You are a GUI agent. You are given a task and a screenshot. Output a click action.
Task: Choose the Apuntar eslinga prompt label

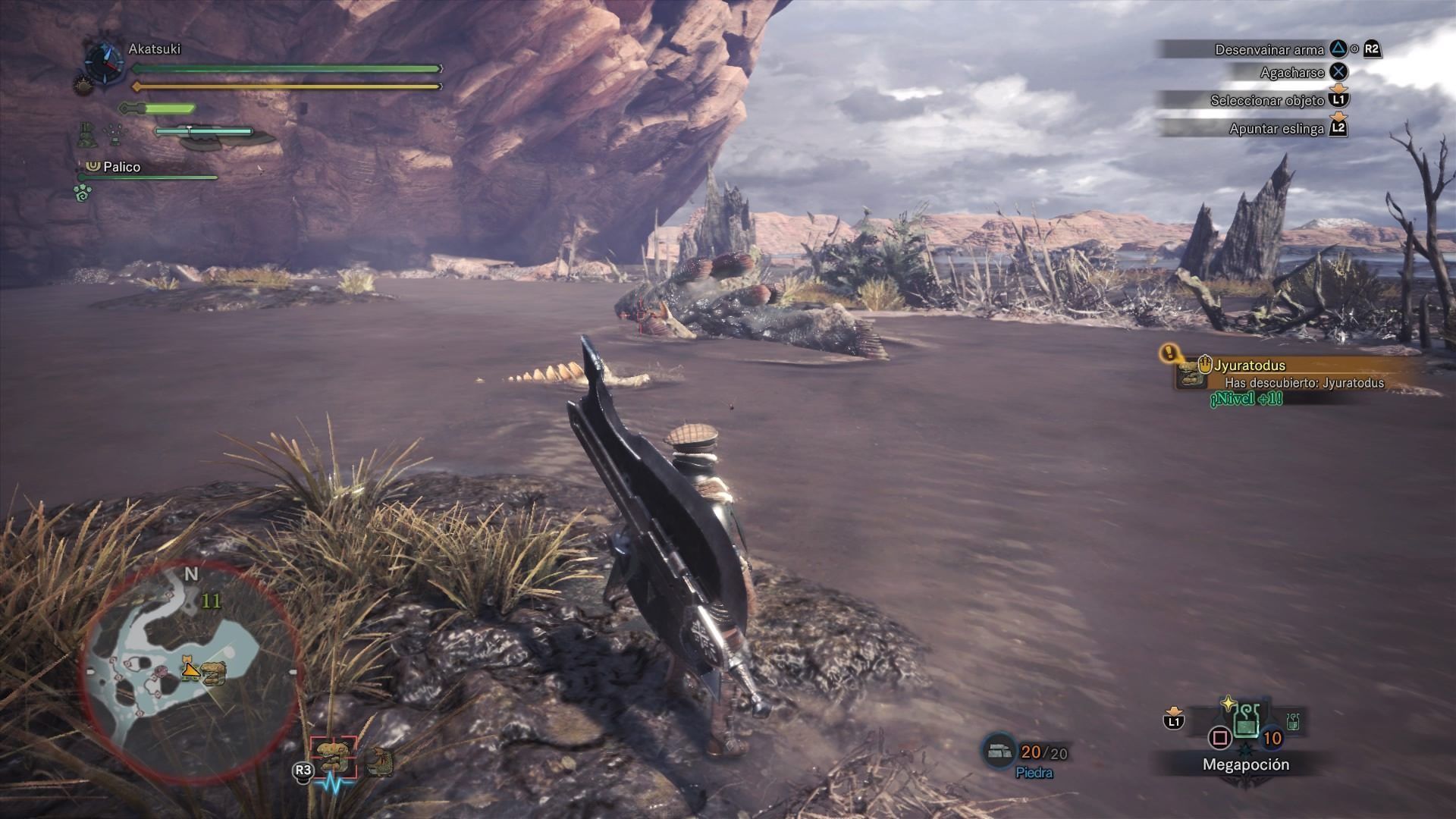click(x=1276, y=129)
